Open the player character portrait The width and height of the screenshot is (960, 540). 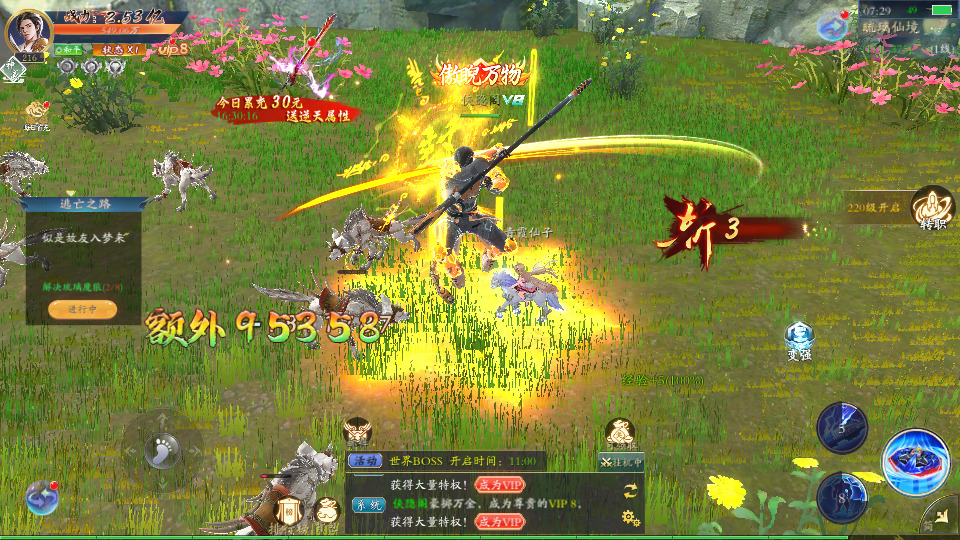click(x=29, y=32)
